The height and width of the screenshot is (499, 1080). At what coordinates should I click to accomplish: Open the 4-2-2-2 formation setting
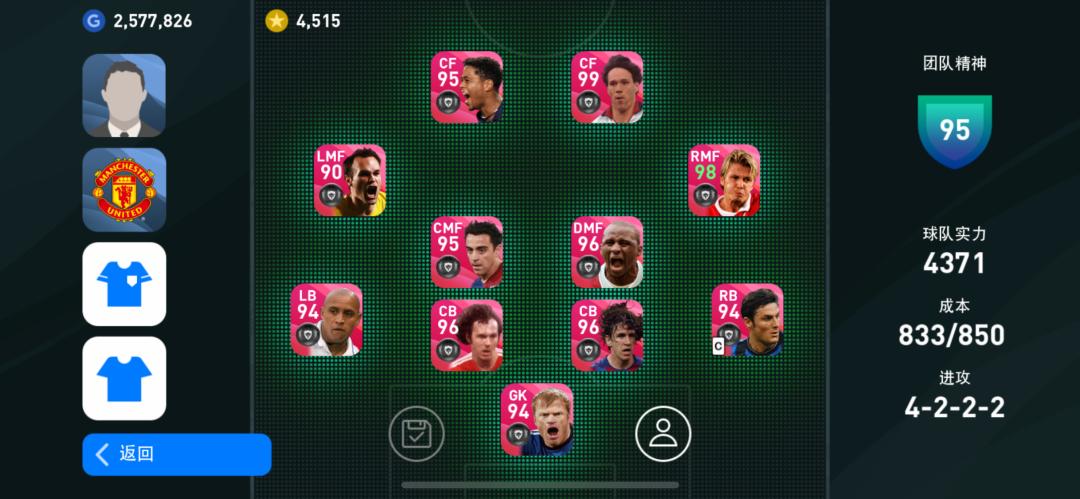(955, 407)
